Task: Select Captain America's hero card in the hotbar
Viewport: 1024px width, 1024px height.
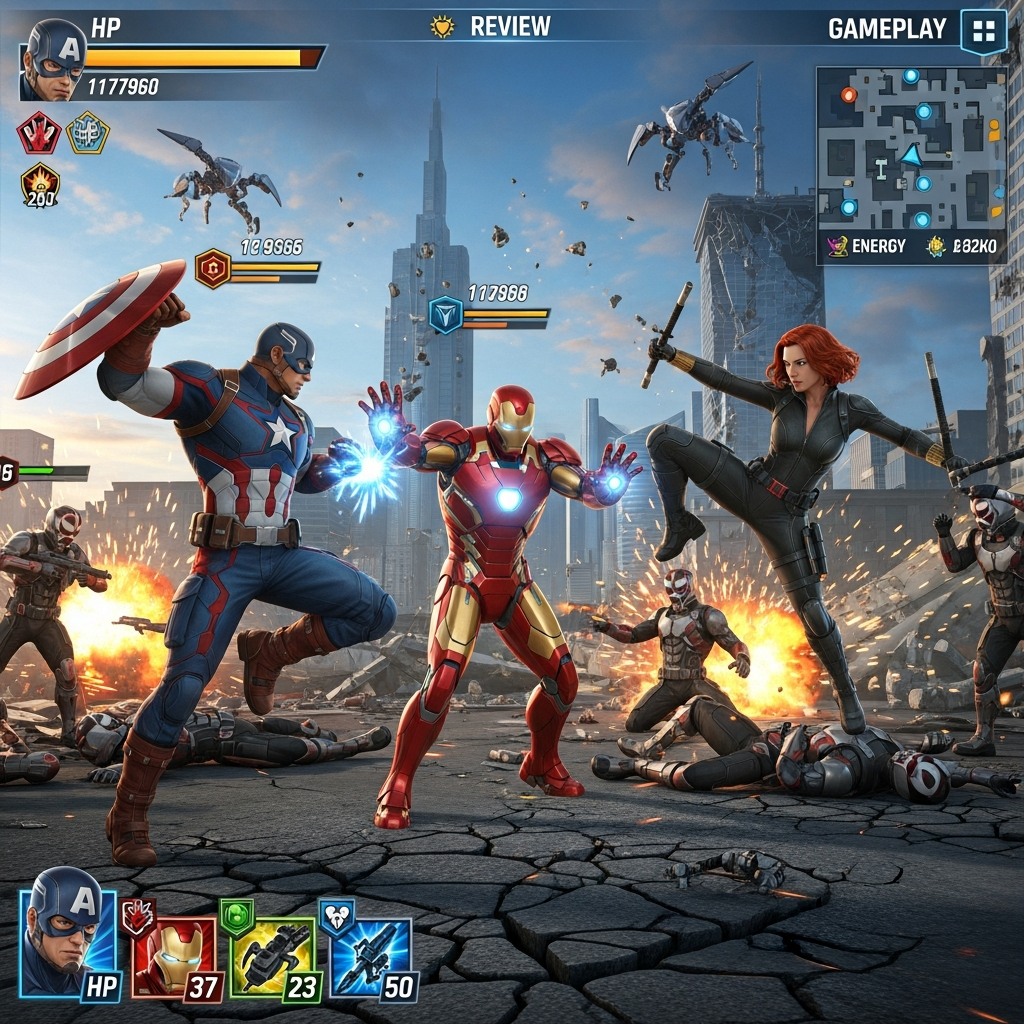Action: (68, 933)
